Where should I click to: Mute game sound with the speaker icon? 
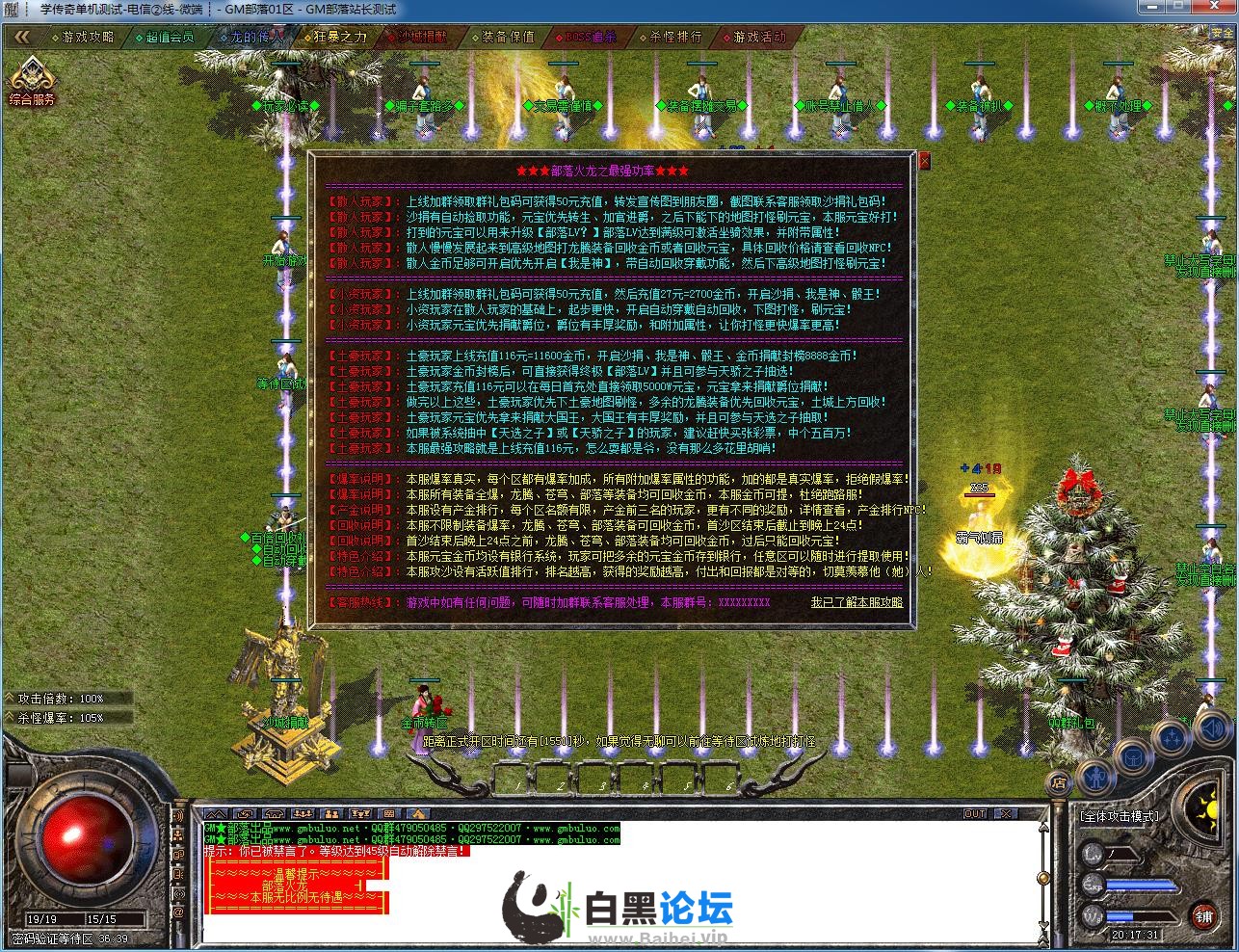pyautogui.click(x=1212, y=728)
